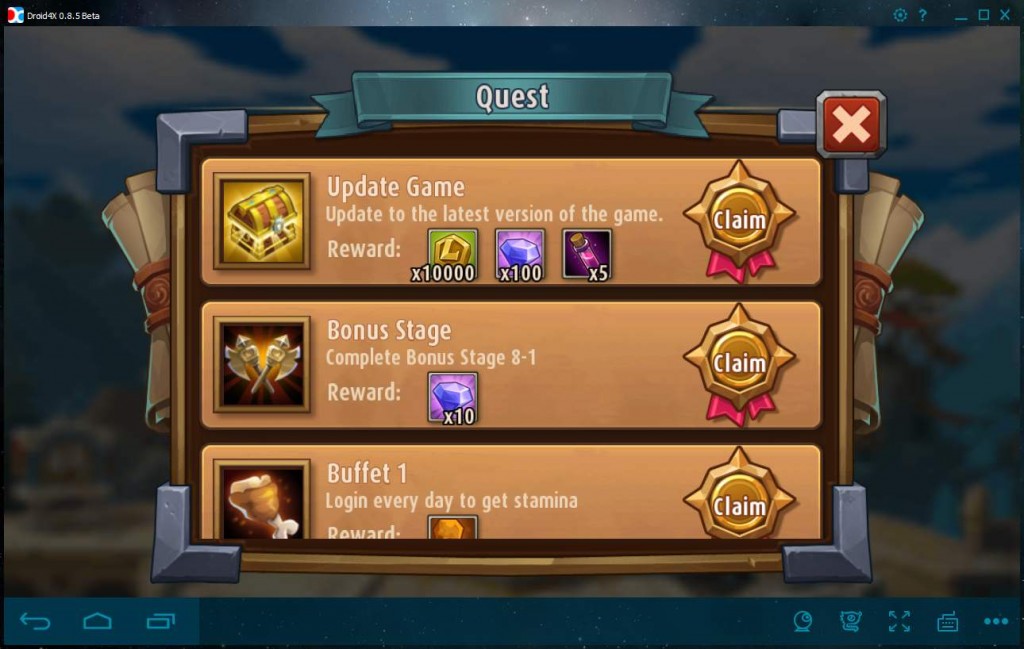Open the emulator three-dots more menu
The image size is (1024, 649).
click(995, 622)
